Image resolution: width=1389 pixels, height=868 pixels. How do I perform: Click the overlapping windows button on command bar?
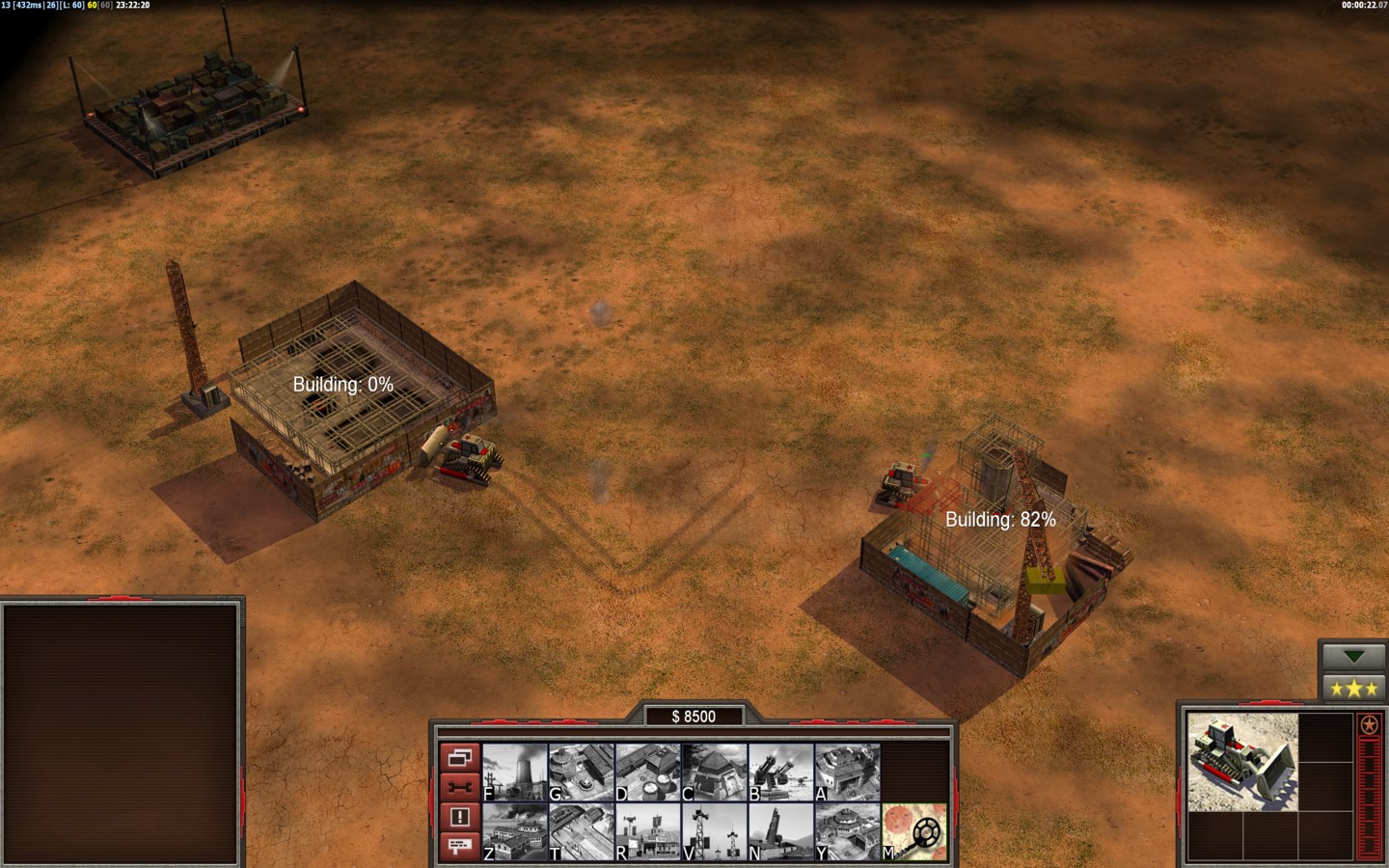click(459, 758)
